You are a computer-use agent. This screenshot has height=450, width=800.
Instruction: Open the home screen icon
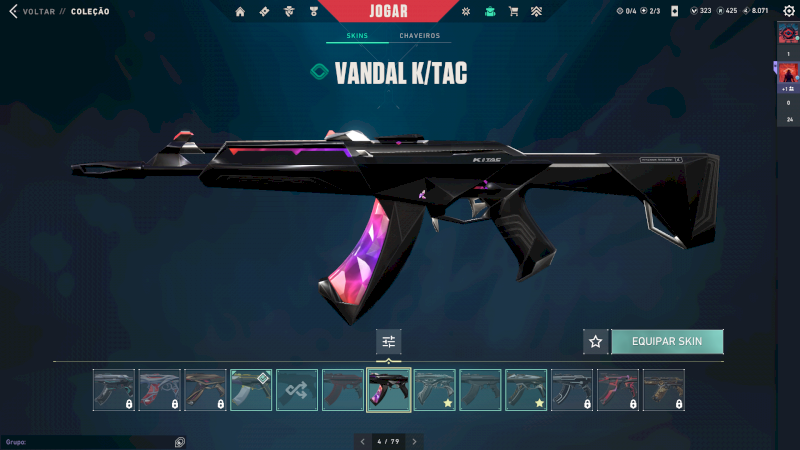(240, 12)
